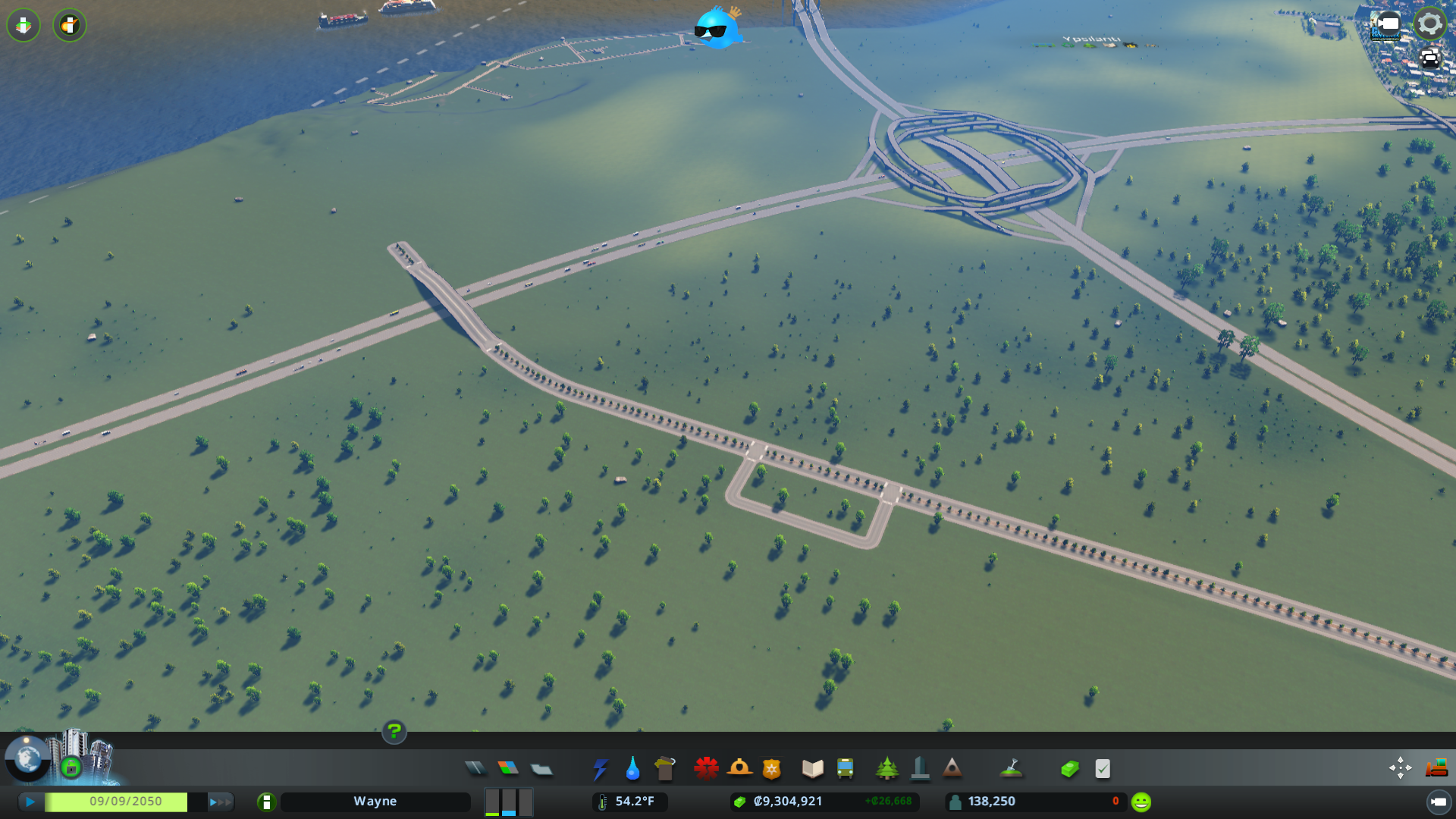Toggle the simulation pause button
The image size is (1456, 819).
(29, 801)
